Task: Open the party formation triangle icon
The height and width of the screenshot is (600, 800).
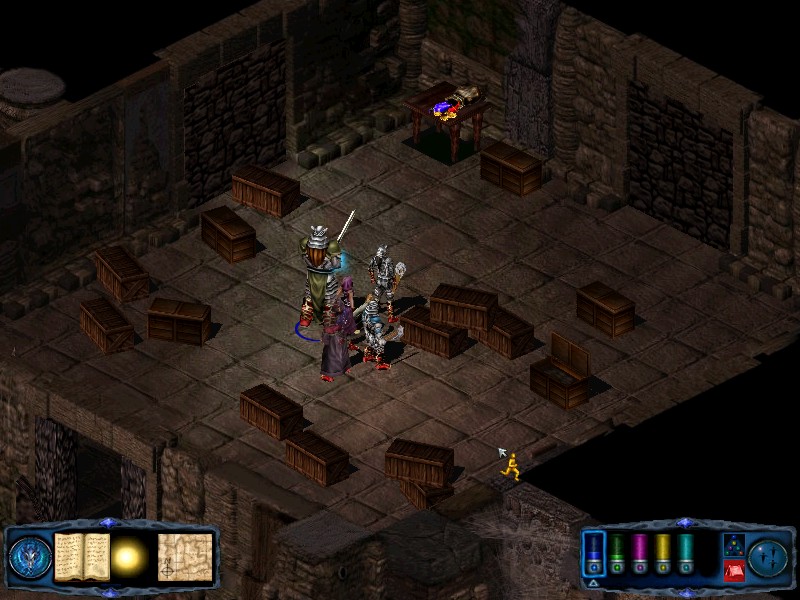Action: pos(733,545)
